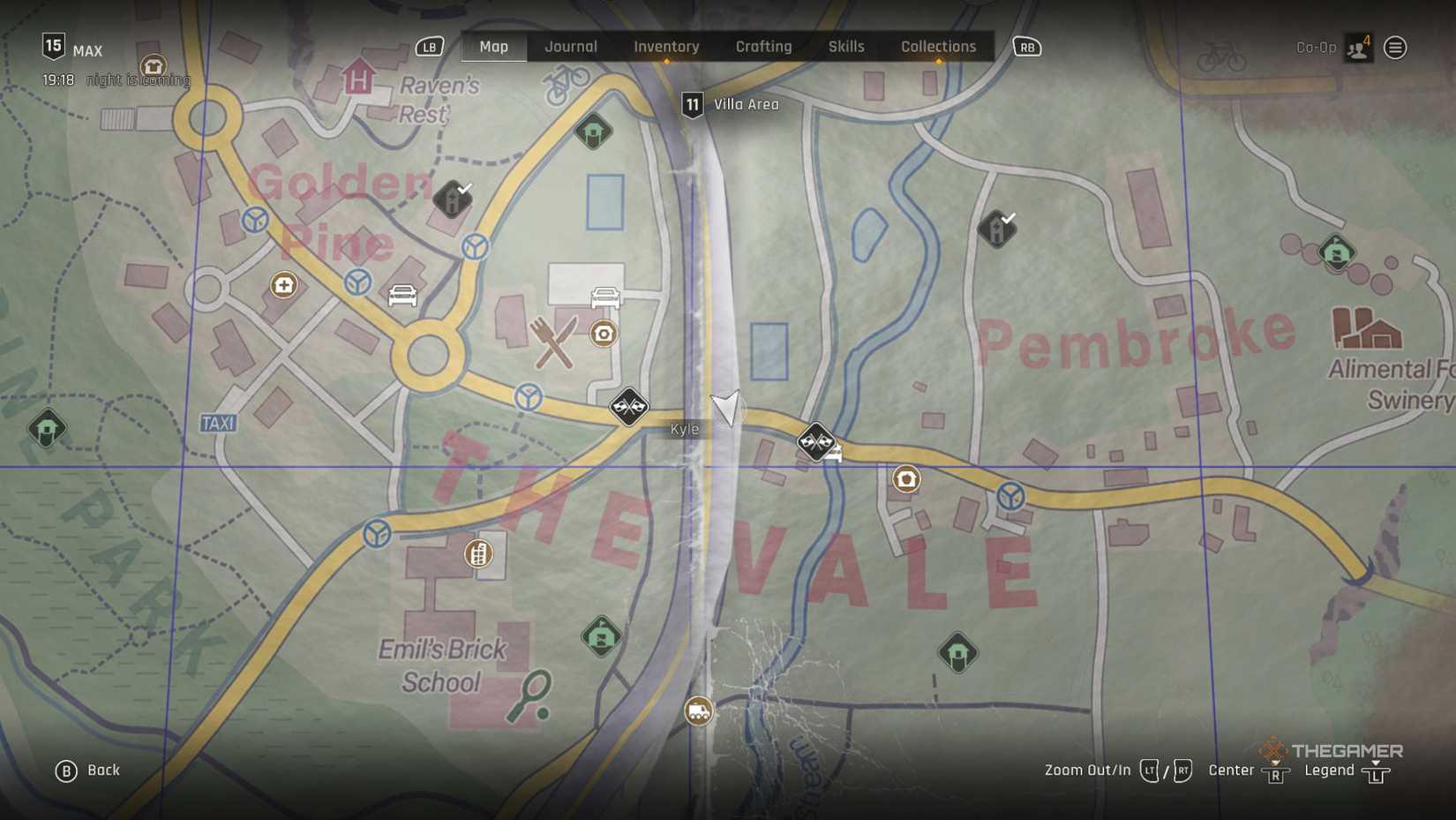Open the Co-Op players panel
This screenshot has width=1456, height=820.
1357,48
